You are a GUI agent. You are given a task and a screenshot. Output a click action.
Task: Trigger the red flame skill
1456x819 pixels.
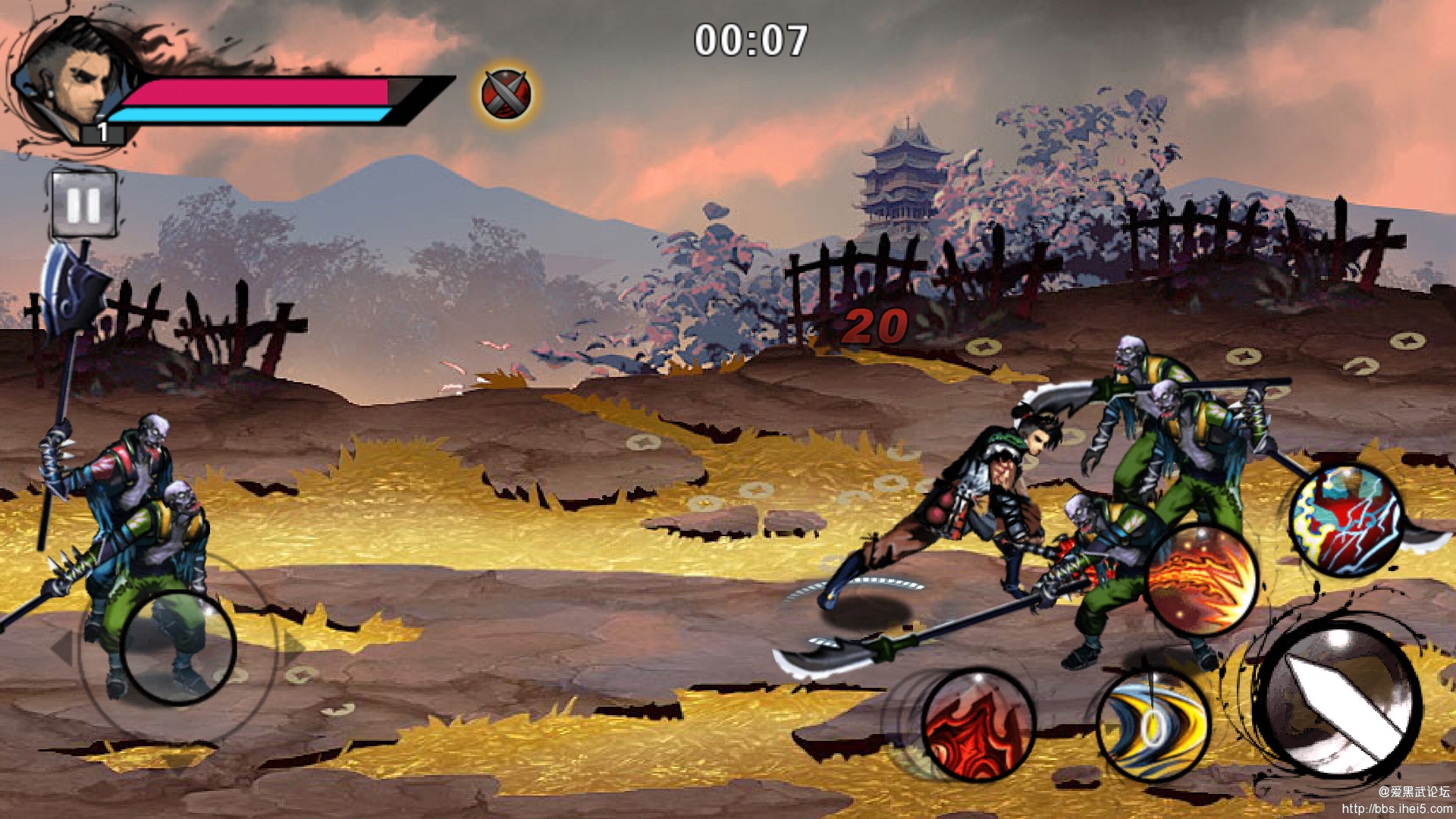[978, 726]
